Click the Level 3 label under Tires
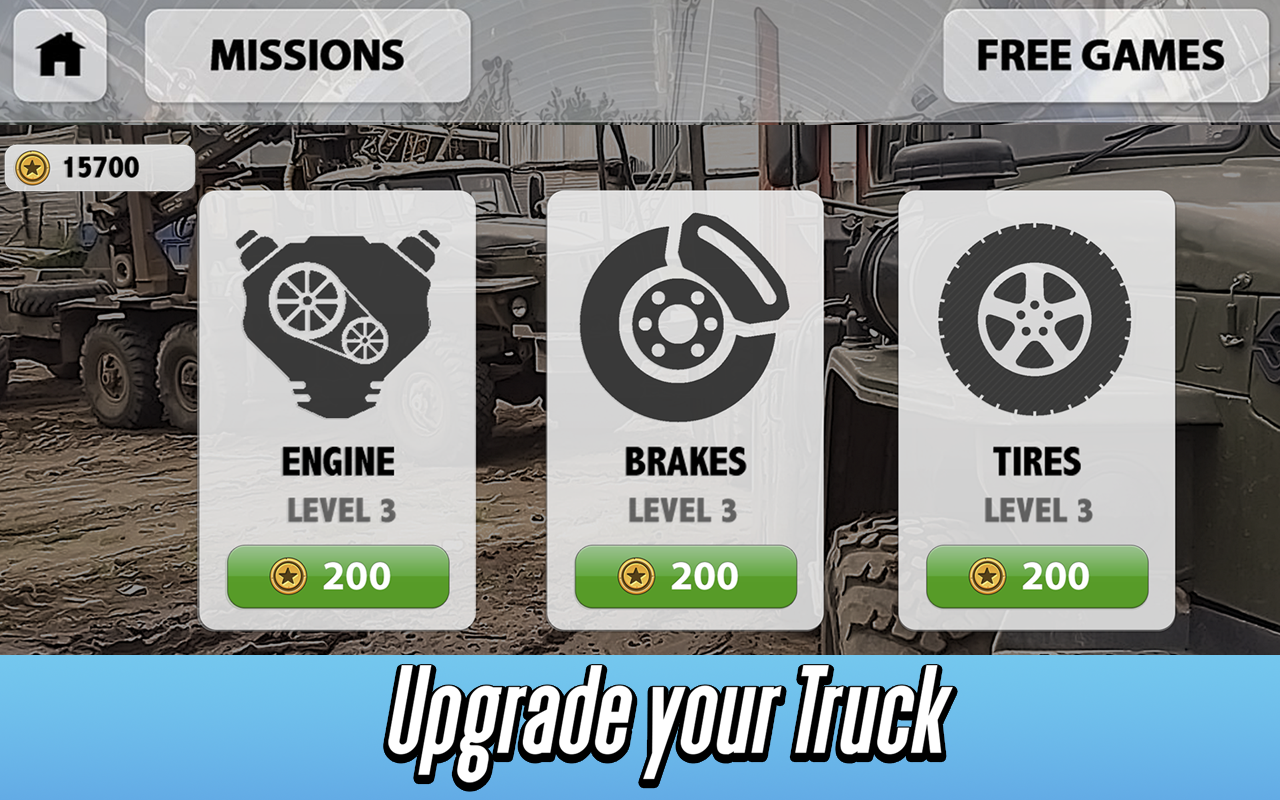The image size is (1280, 800). point(1037,512)
